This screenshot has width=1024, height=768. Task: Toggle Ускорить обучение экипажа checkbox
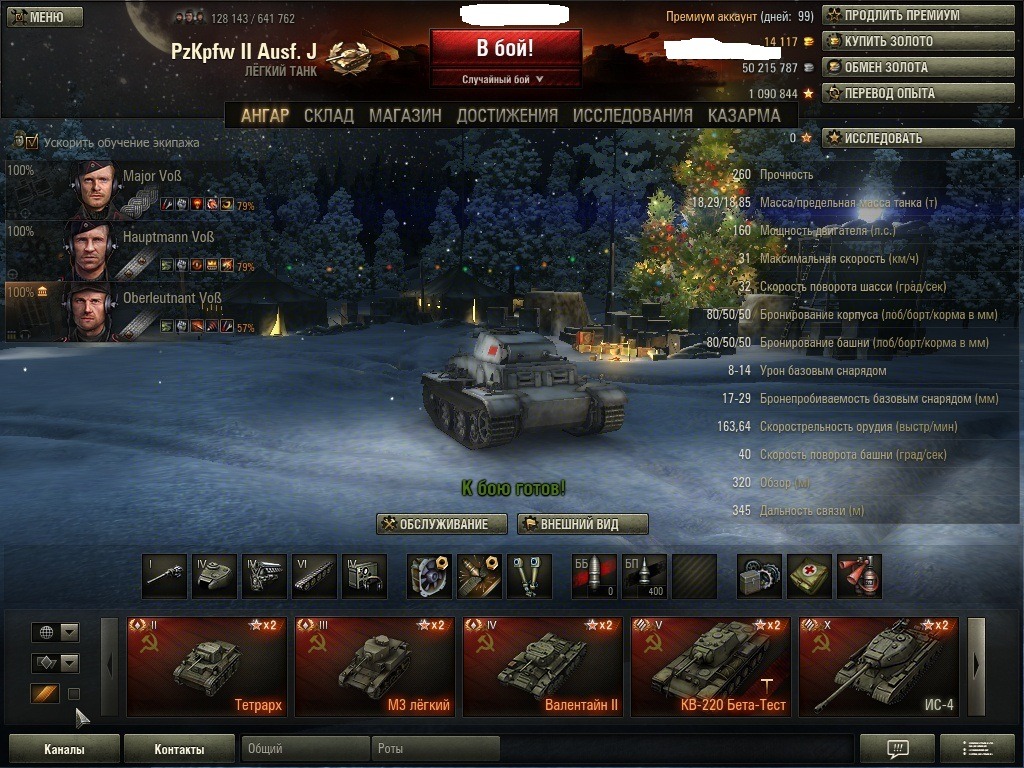coord(32,142)
